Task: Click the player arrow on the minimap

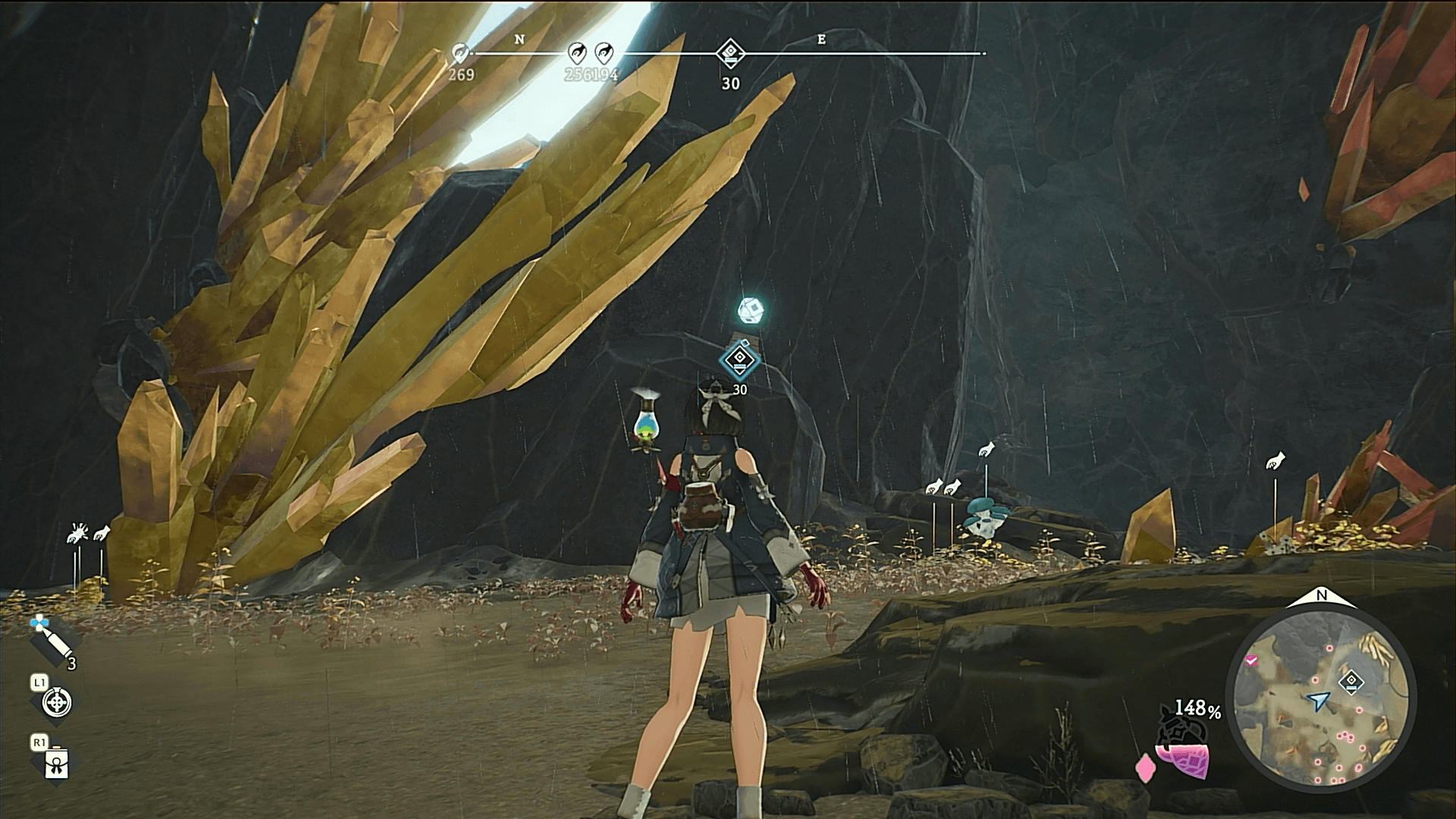Action: (x=1319, y=700)
